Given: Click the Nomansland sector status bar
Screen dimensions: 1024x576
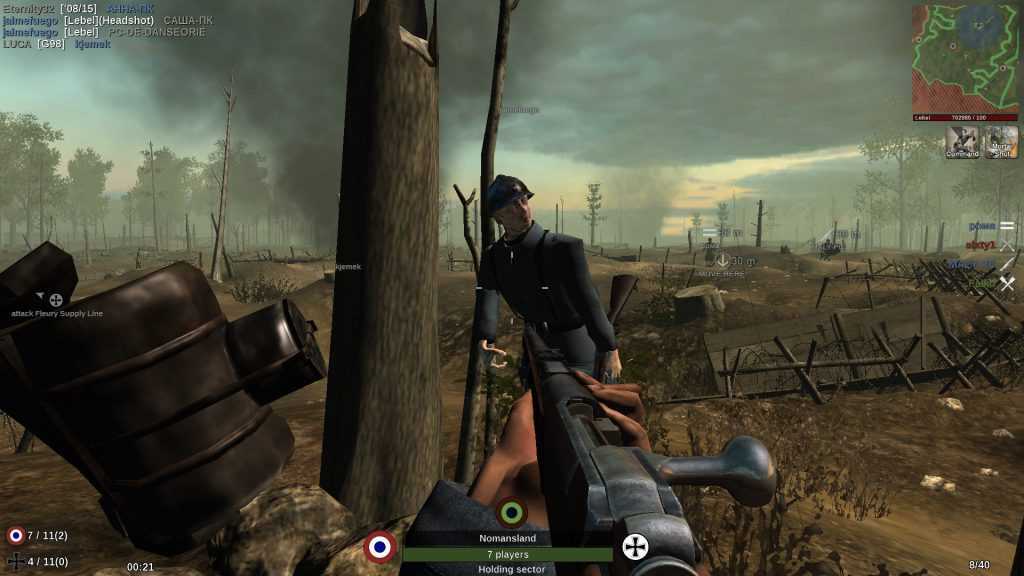Looking at the screenshot, I should click(507, 554).
